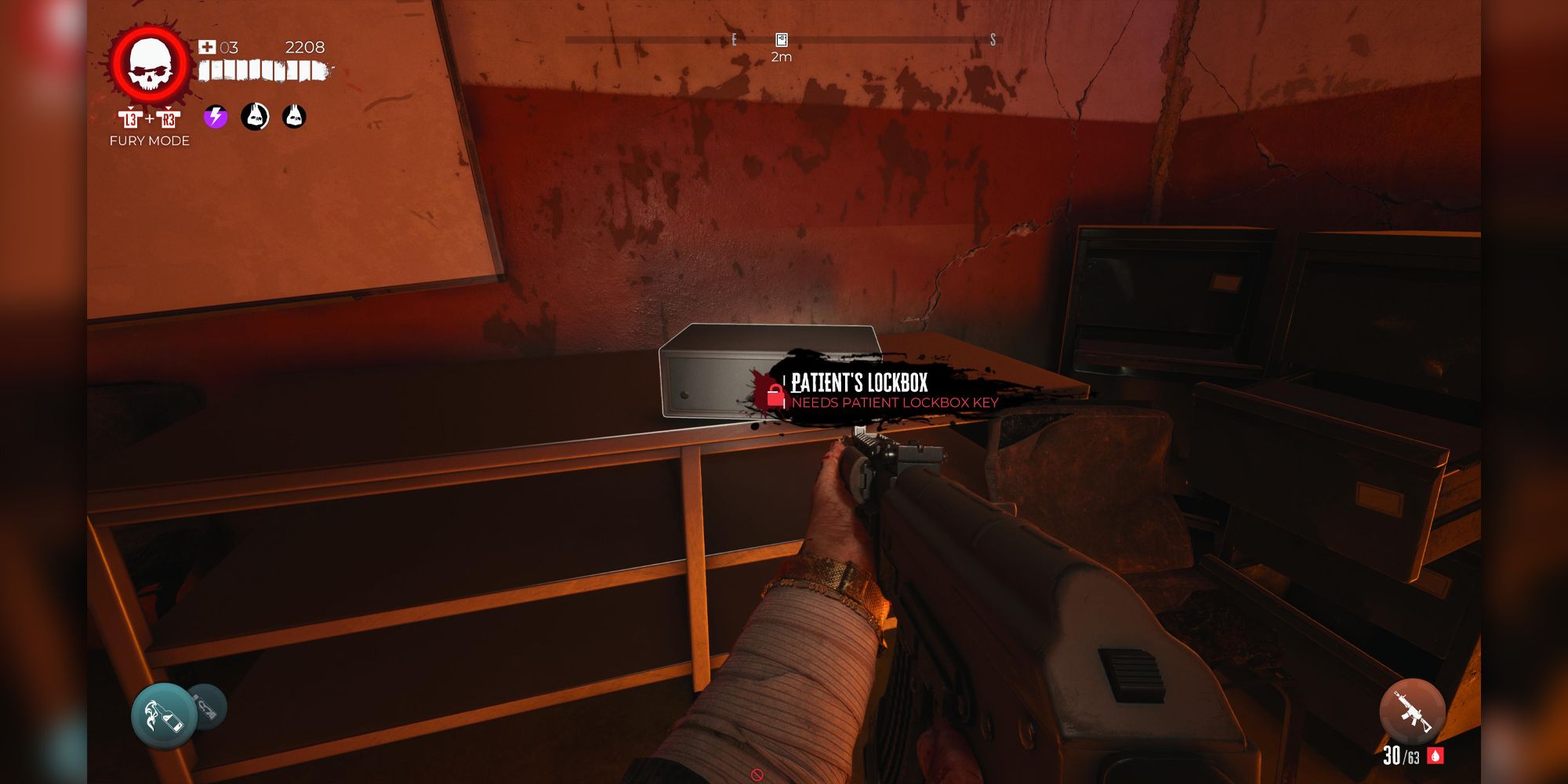Click the segmented health bar
This screenshot has height=784, width=1568.
tap(261, 70)
